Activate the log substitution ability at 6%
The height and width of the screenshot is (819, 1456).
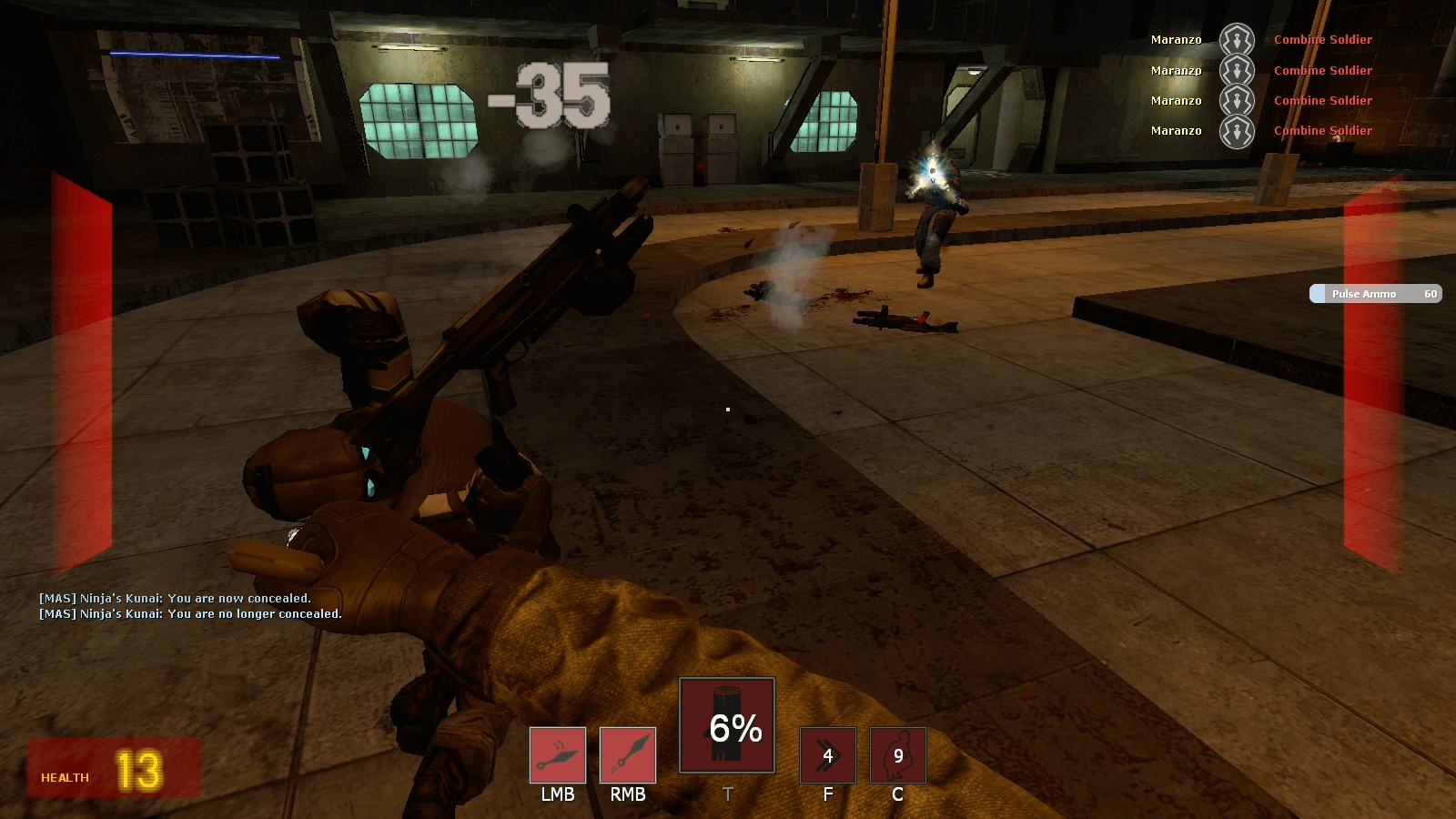(x=727, y=725)
